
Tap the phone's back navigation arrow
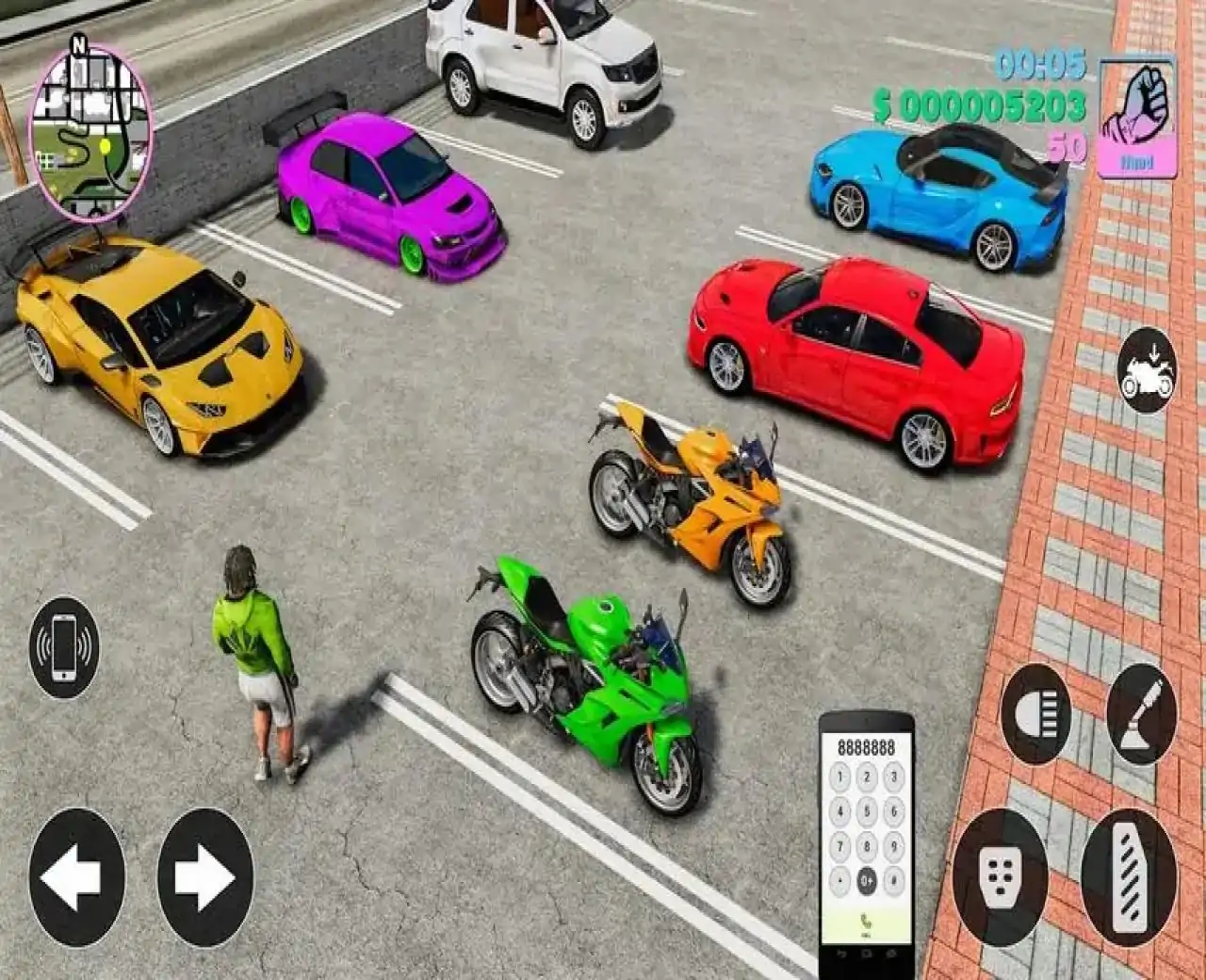tap(841, 954)
